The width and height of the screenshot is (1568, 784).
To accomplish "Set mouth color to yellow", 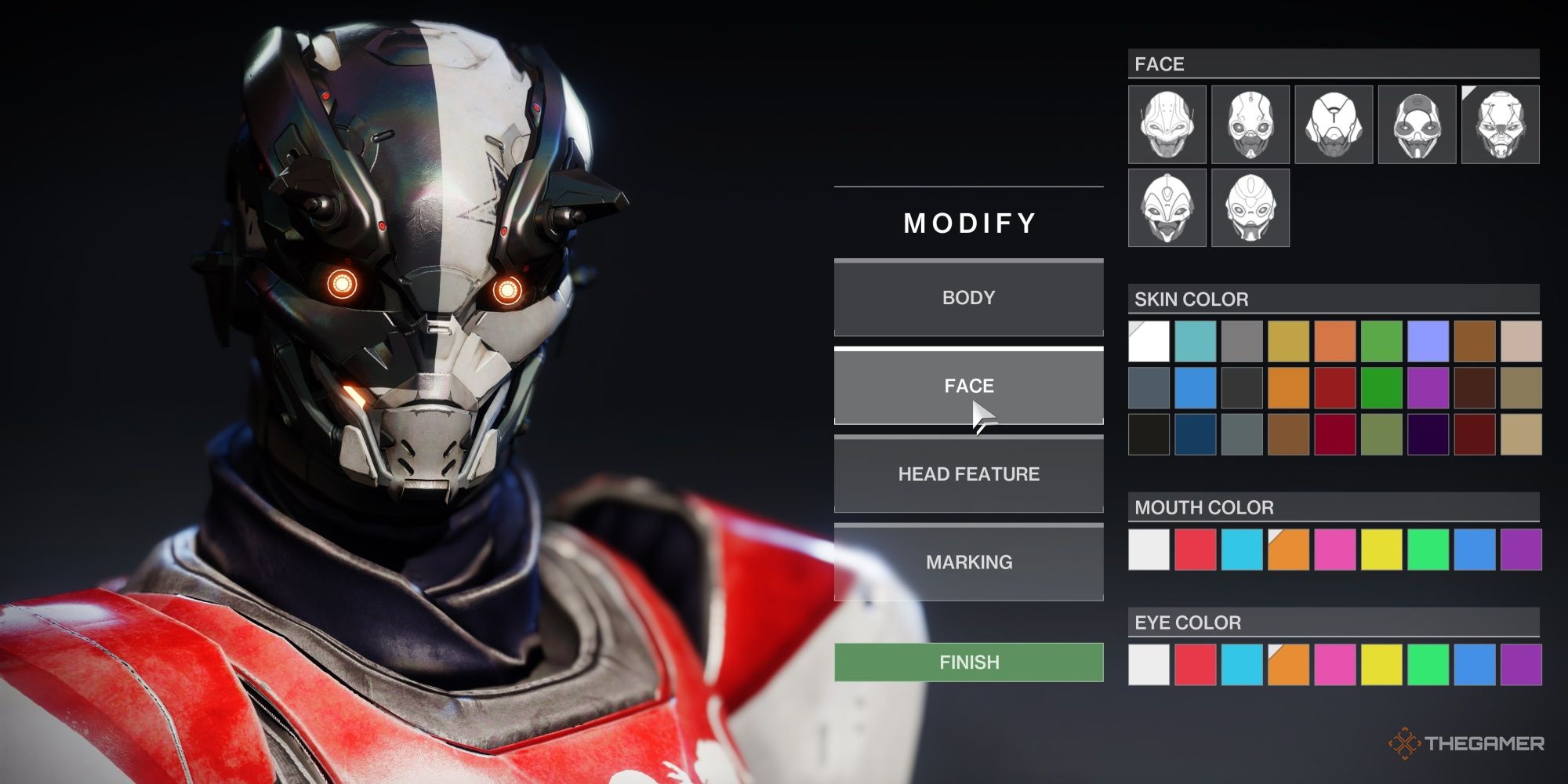I will [x=1381, y=550].
